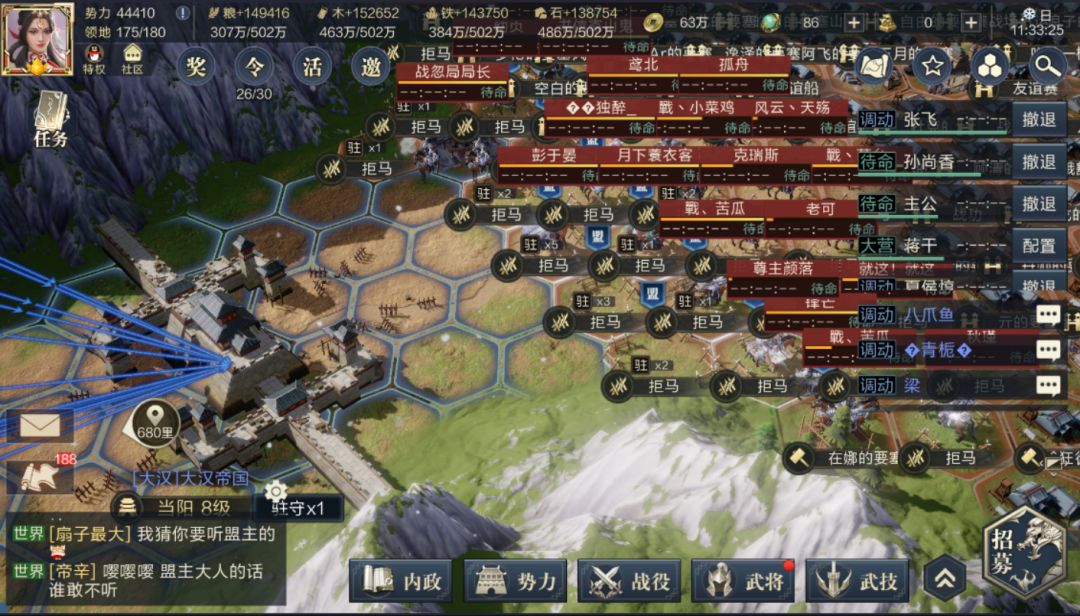1080x616 pixels.
Task: Click 配置 to configure 蒋干's troop
Action: point(1039,245)
